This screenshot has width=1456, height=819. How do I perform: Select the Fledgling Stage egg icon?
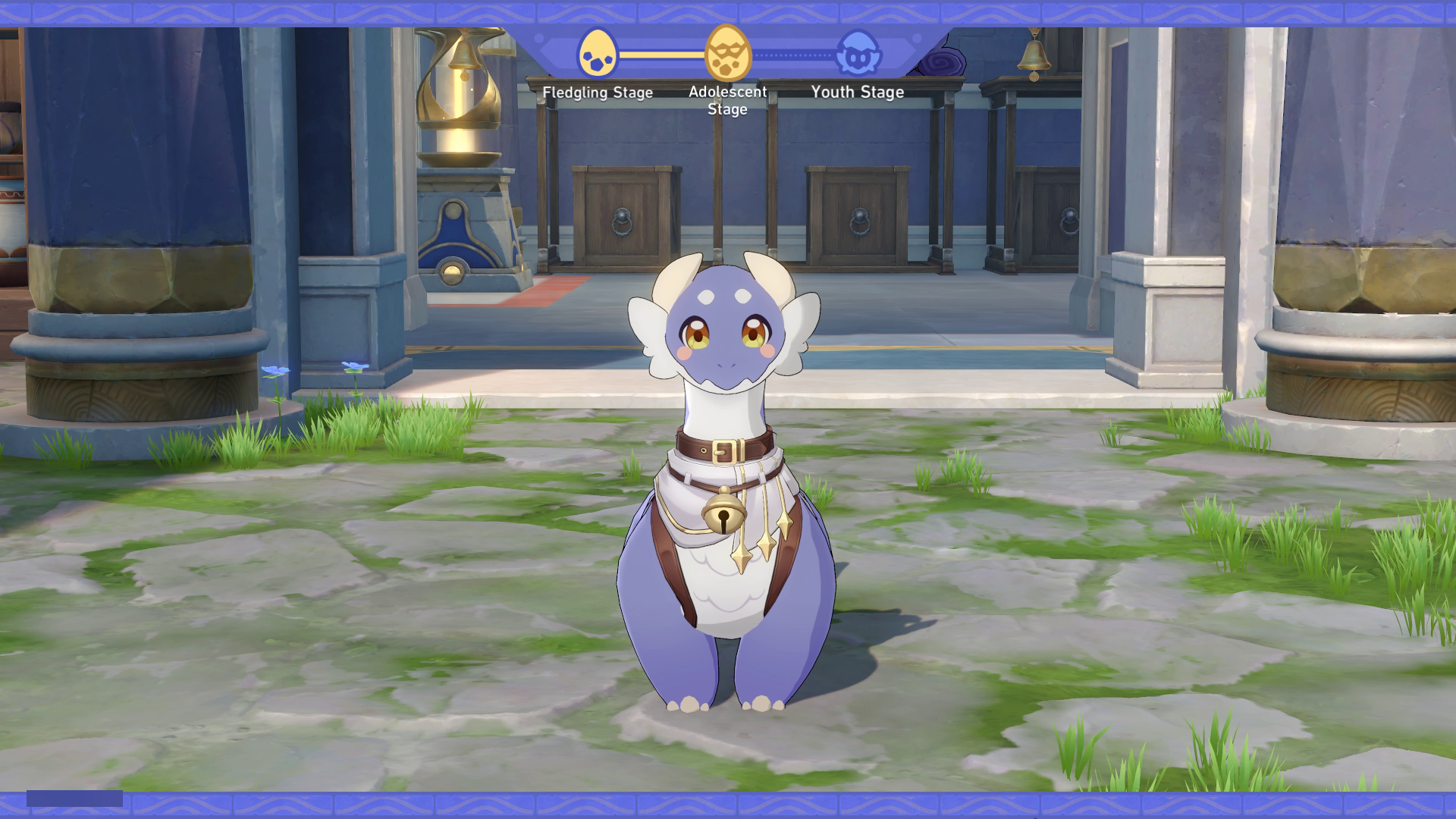coord(597,53)
